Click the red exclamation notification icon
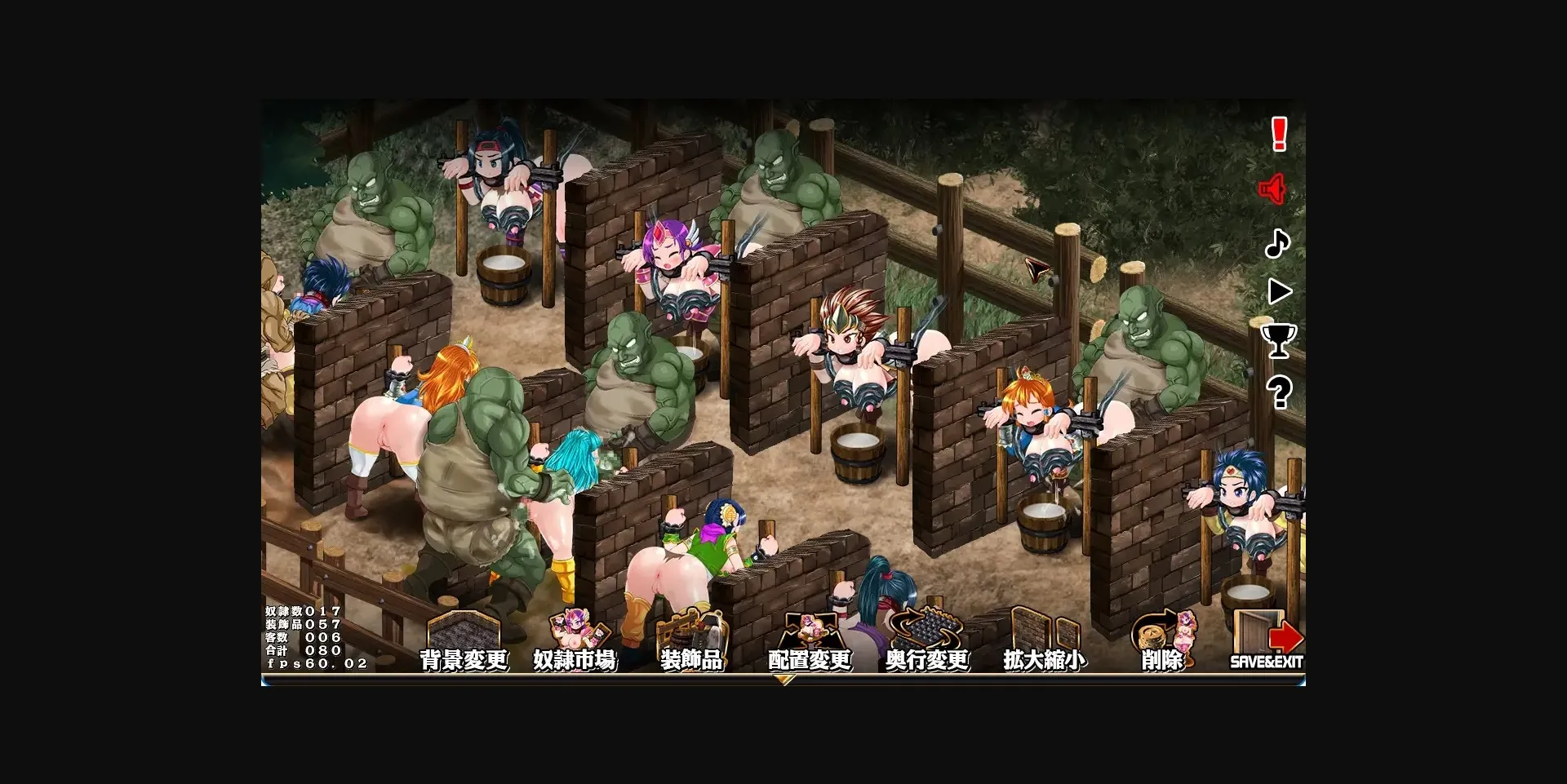 [x=1278, y=135]
